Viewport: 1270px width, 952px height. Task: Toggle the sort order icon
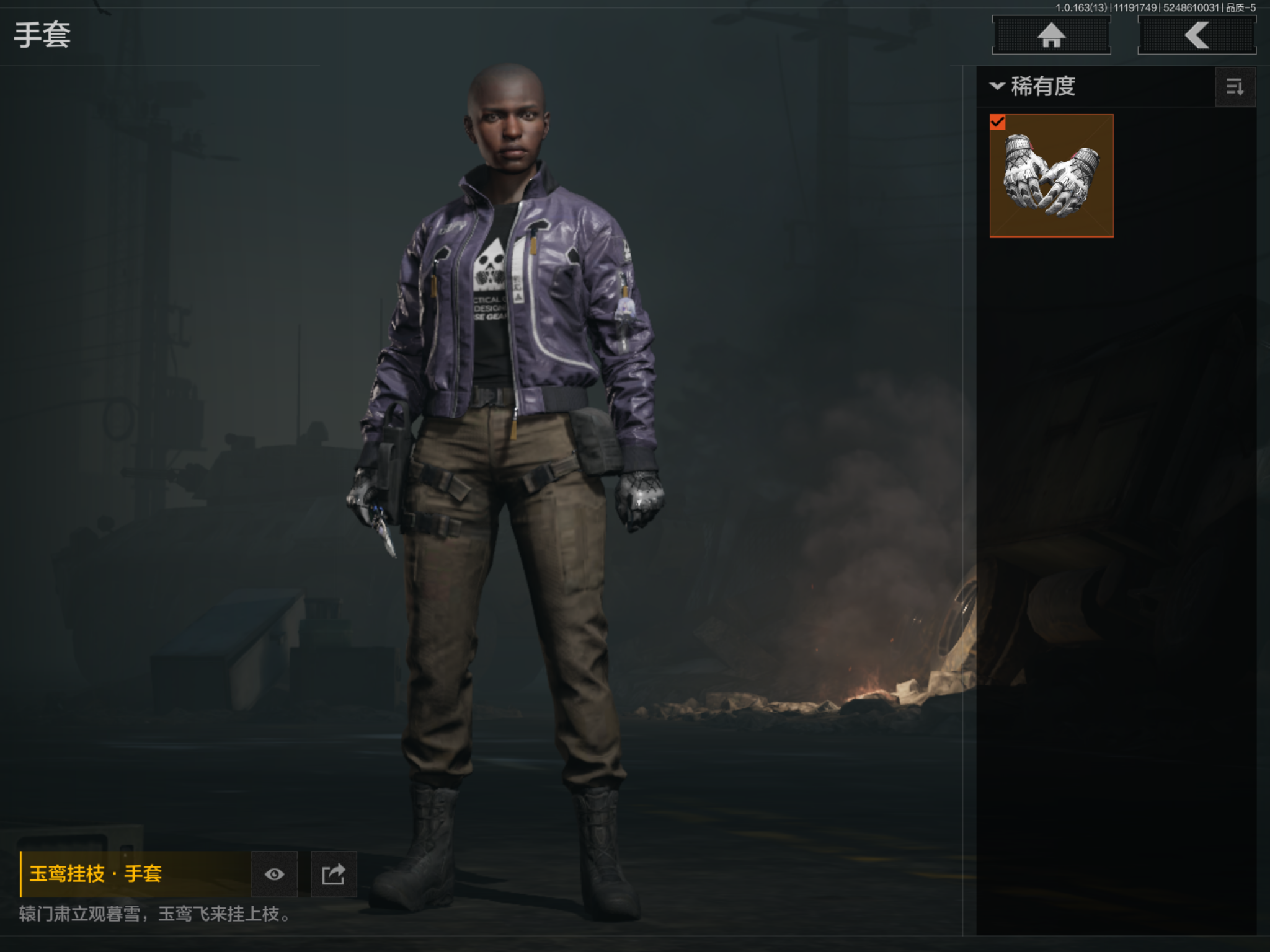[x=1235, y=87]
